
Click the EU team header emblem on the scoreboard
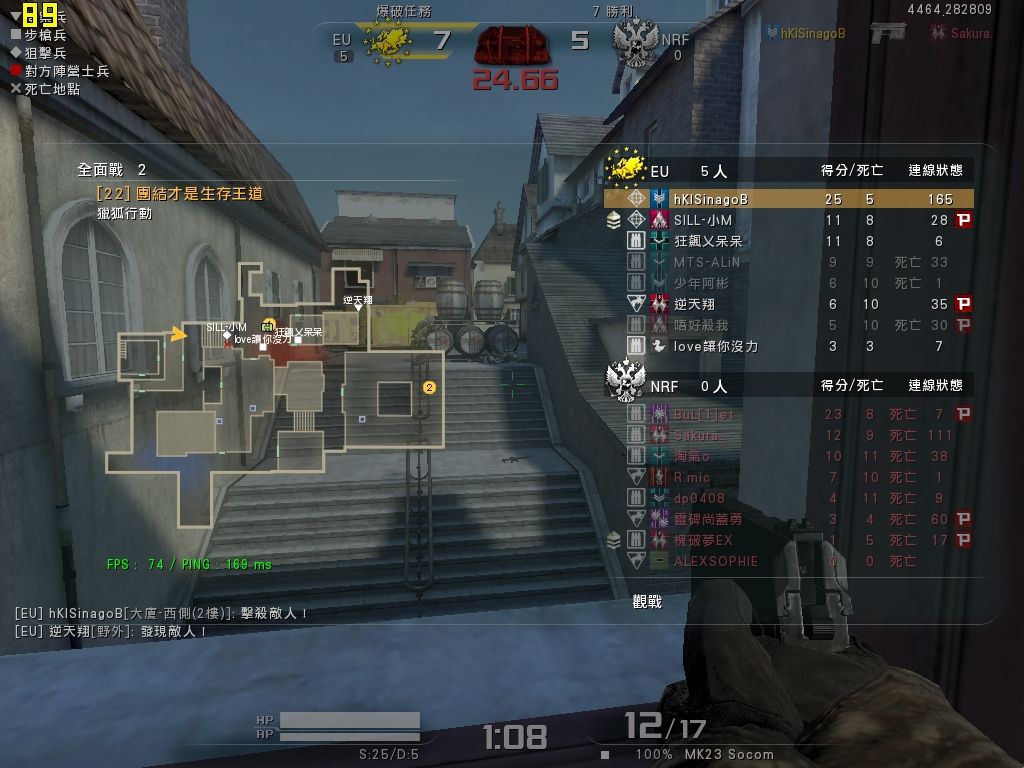pyautogui.click(x=626, y=166)
